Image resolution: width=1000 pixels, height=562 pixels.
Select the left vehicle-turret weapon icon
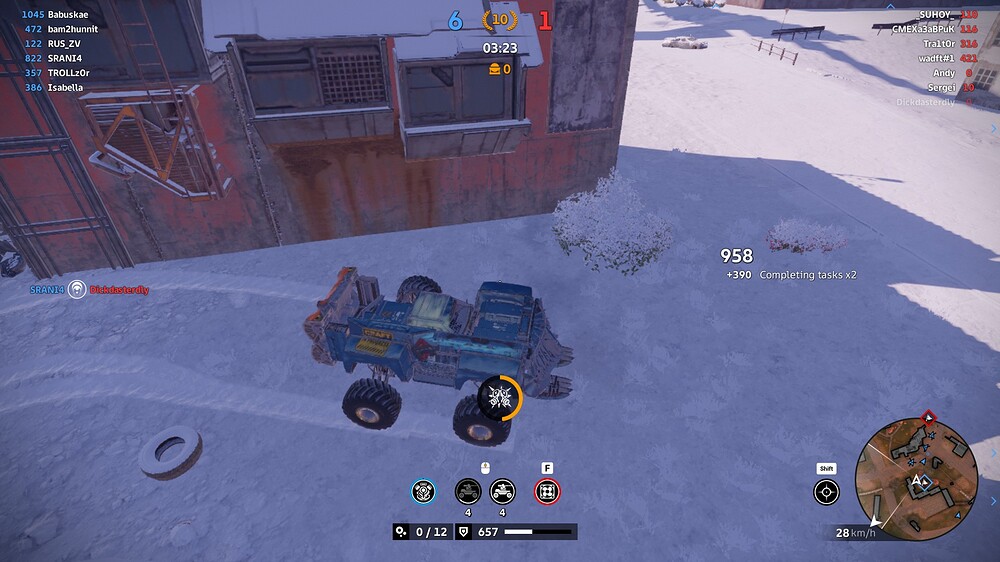pos(467,491)
